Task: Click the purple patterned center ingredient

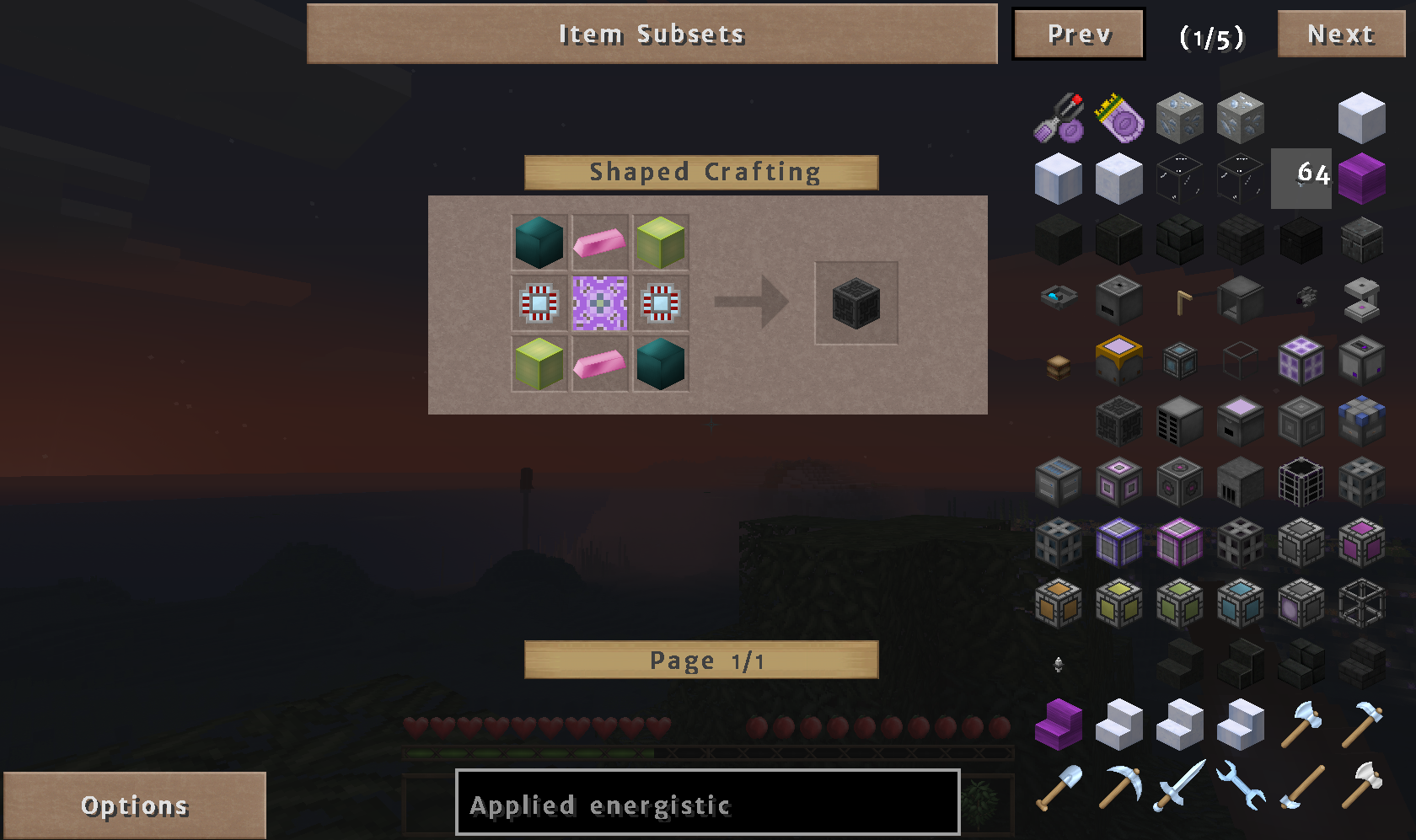Action: click(599, 303)
